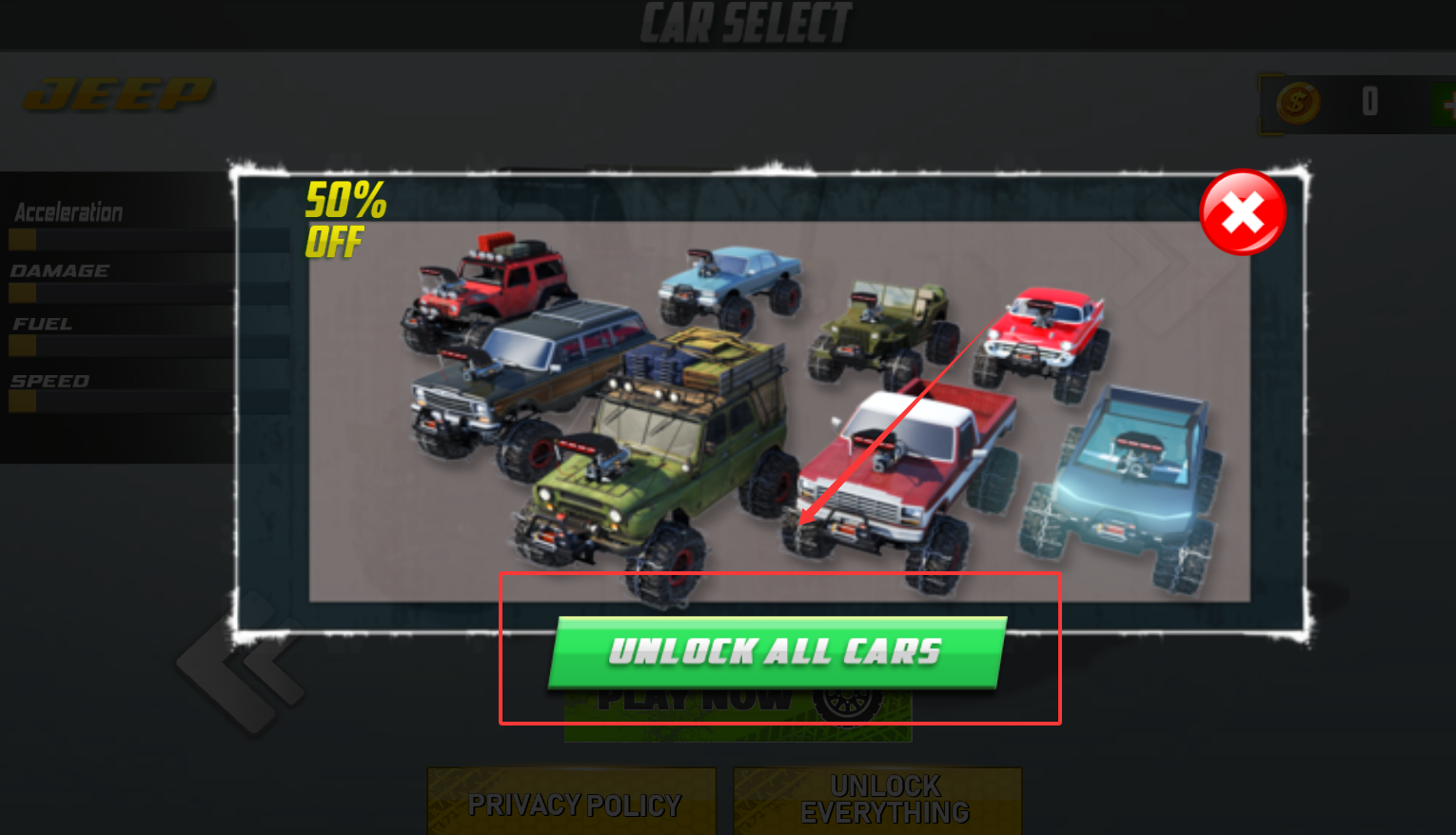Close the 50% off popup

[x=1242, y=212]
